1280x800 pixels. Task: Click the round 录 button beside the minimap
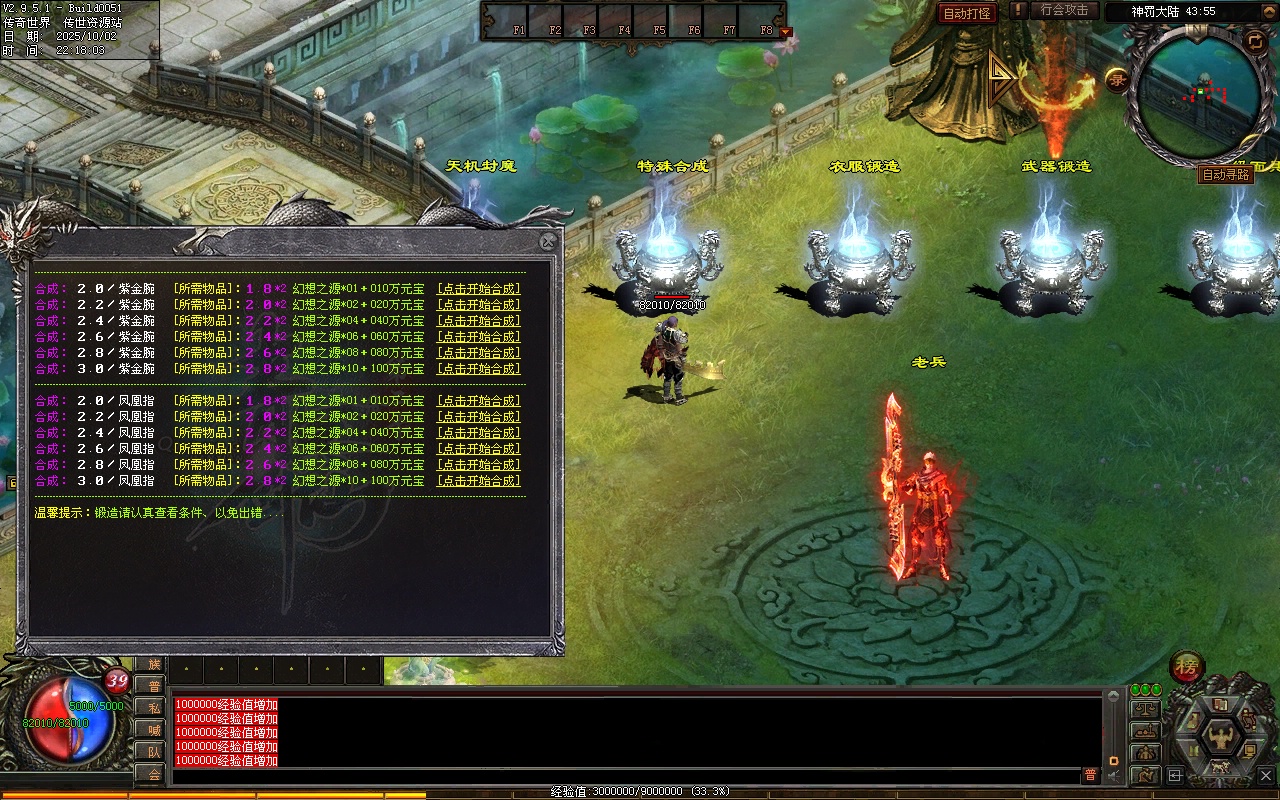[1117, 79]
